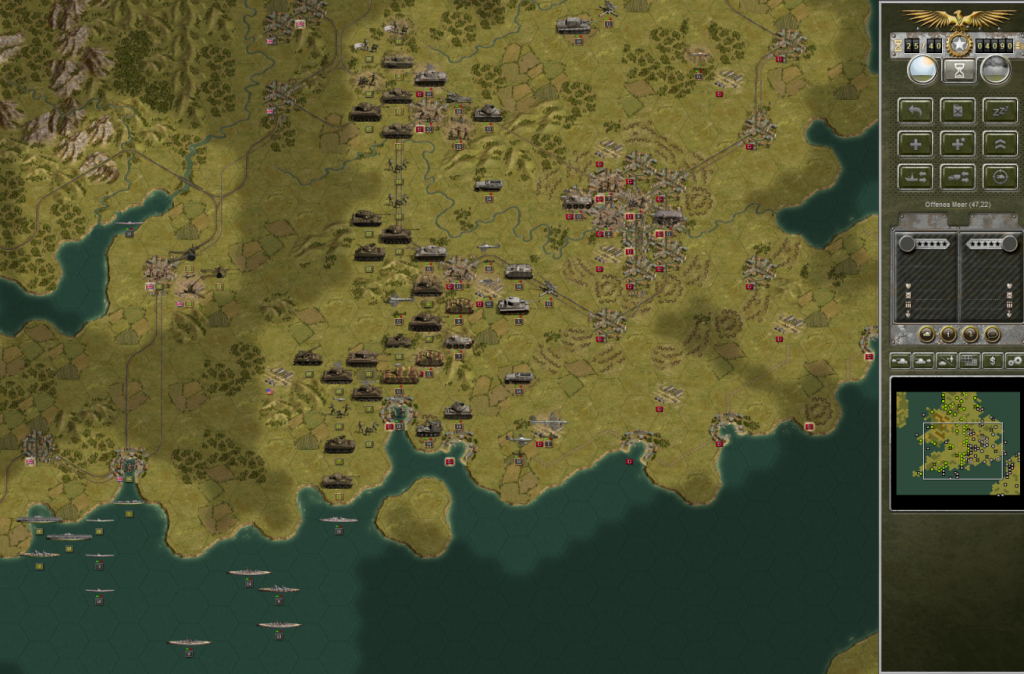The height and width of the screenshot is (674, 1024).
Task: Put the unit to sleep with the Zzz button
Action: click(999, 110)
